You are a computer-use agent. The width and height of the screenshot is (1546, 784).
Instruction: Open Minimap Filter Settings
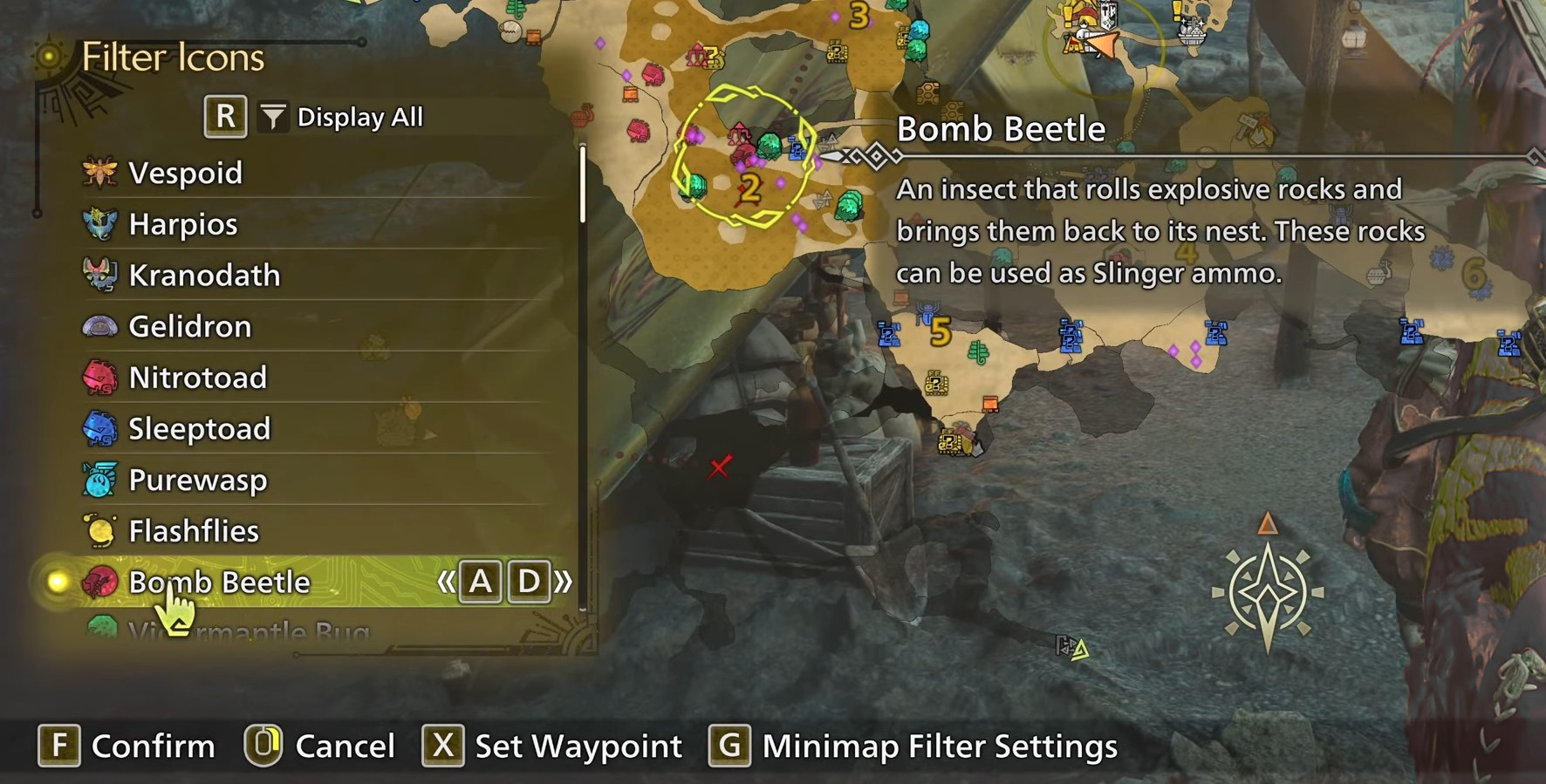pos(938,747)
